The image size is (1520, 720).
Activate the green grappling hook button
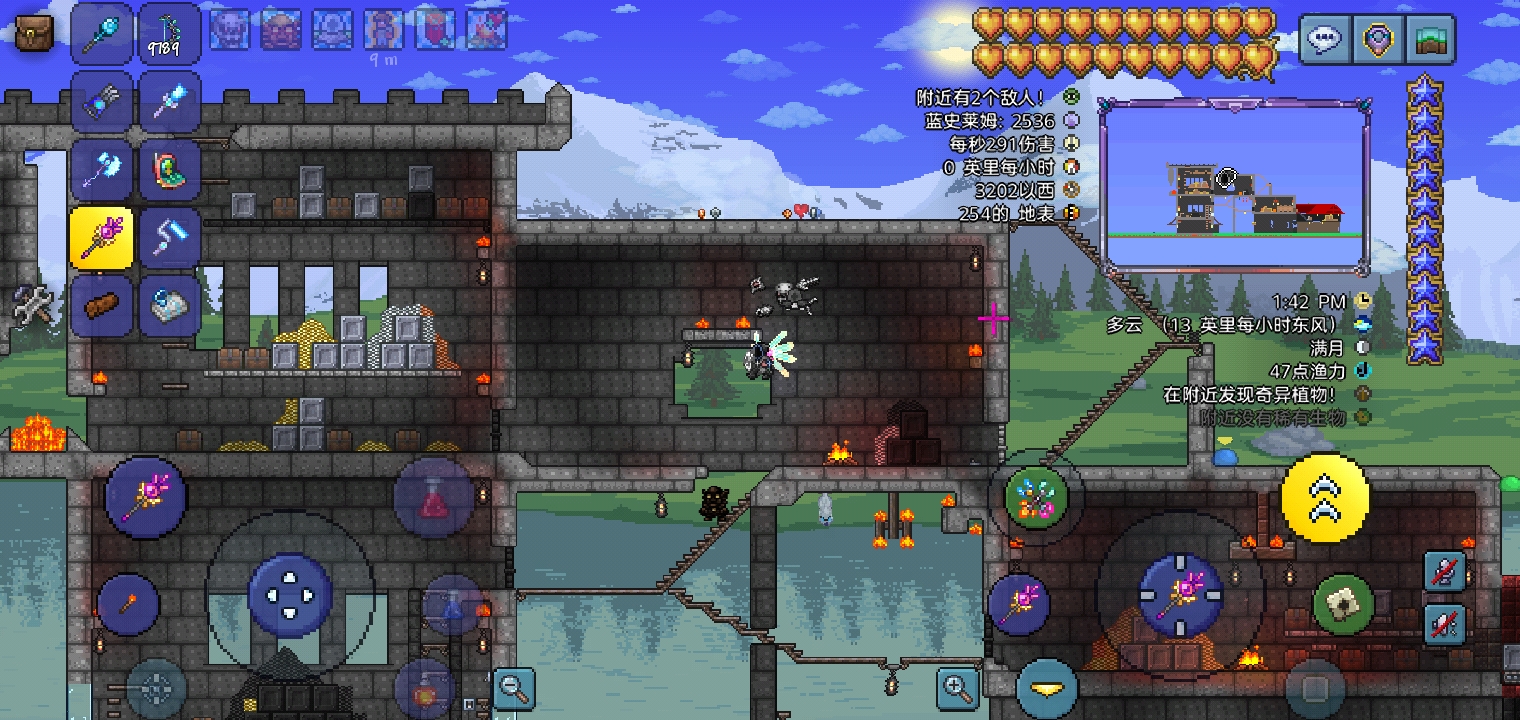coord(1343,603)
